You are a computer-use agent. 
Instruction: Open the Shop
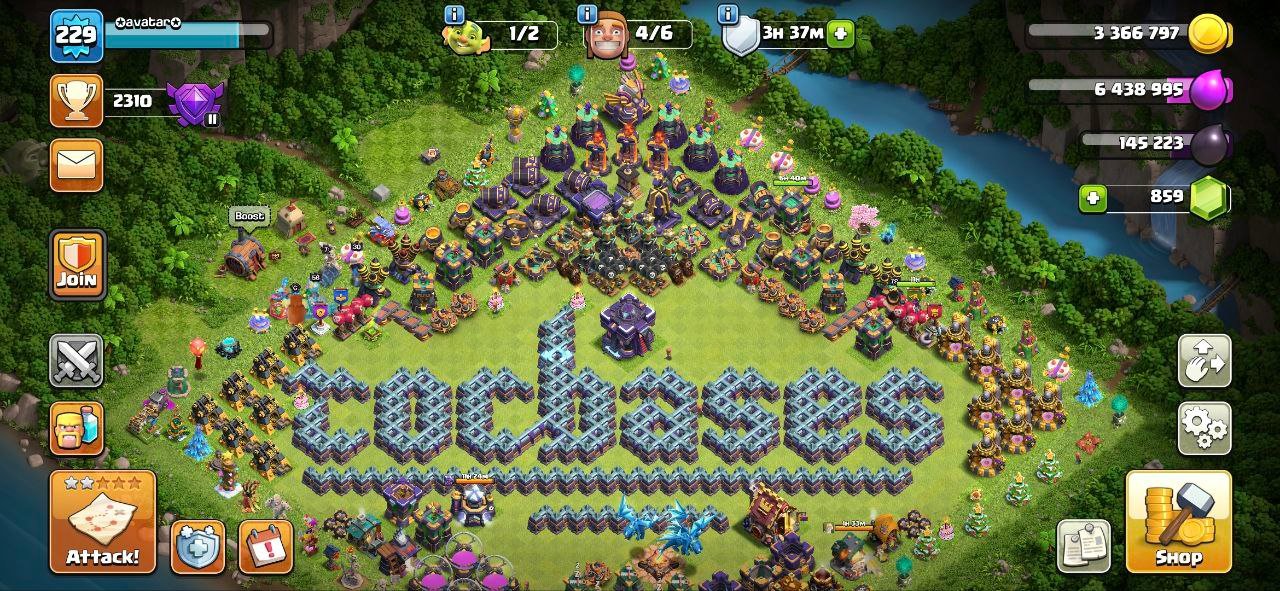1178,522
